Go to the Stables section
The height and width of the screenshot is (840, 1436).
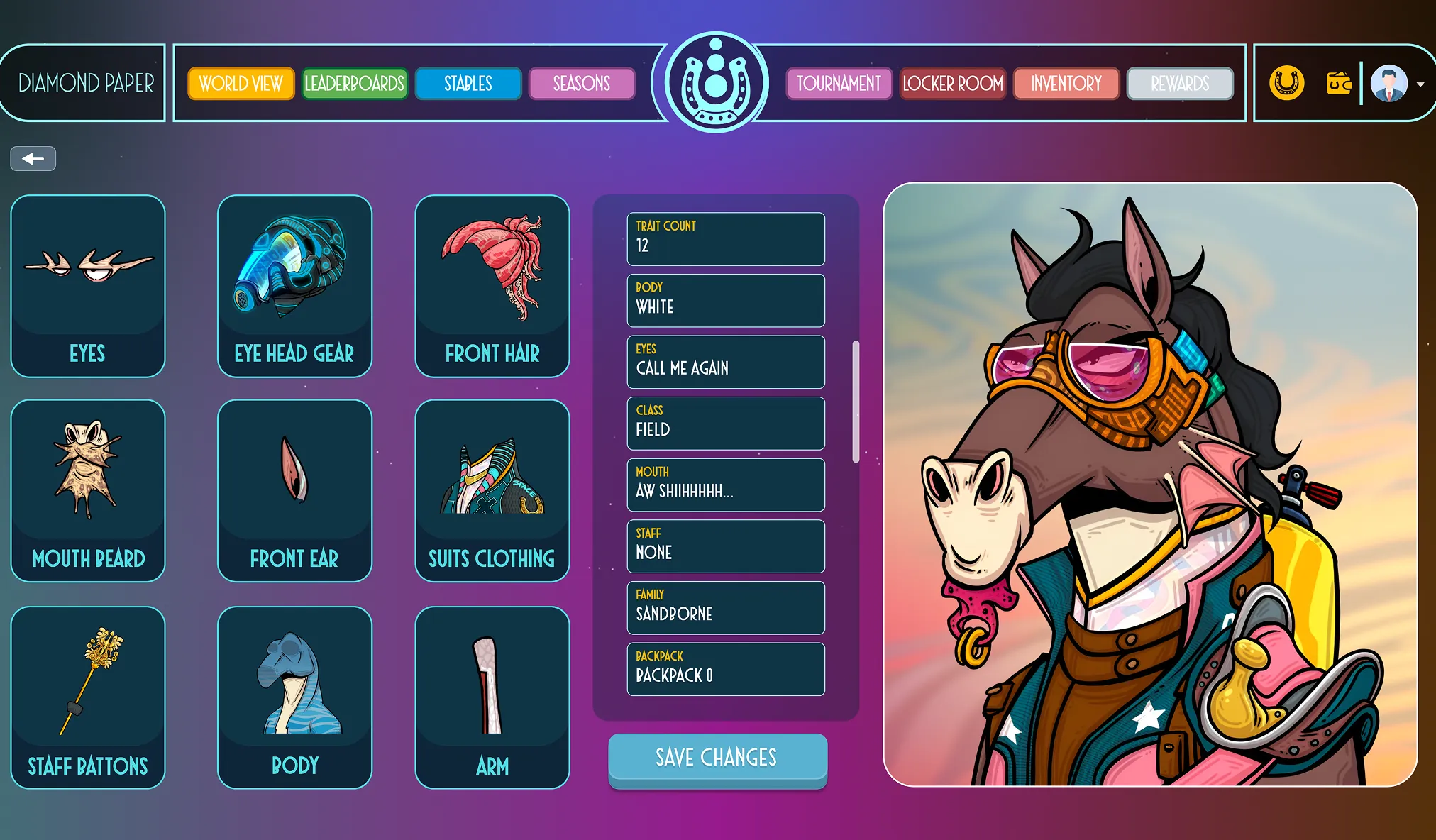(468, 84)
